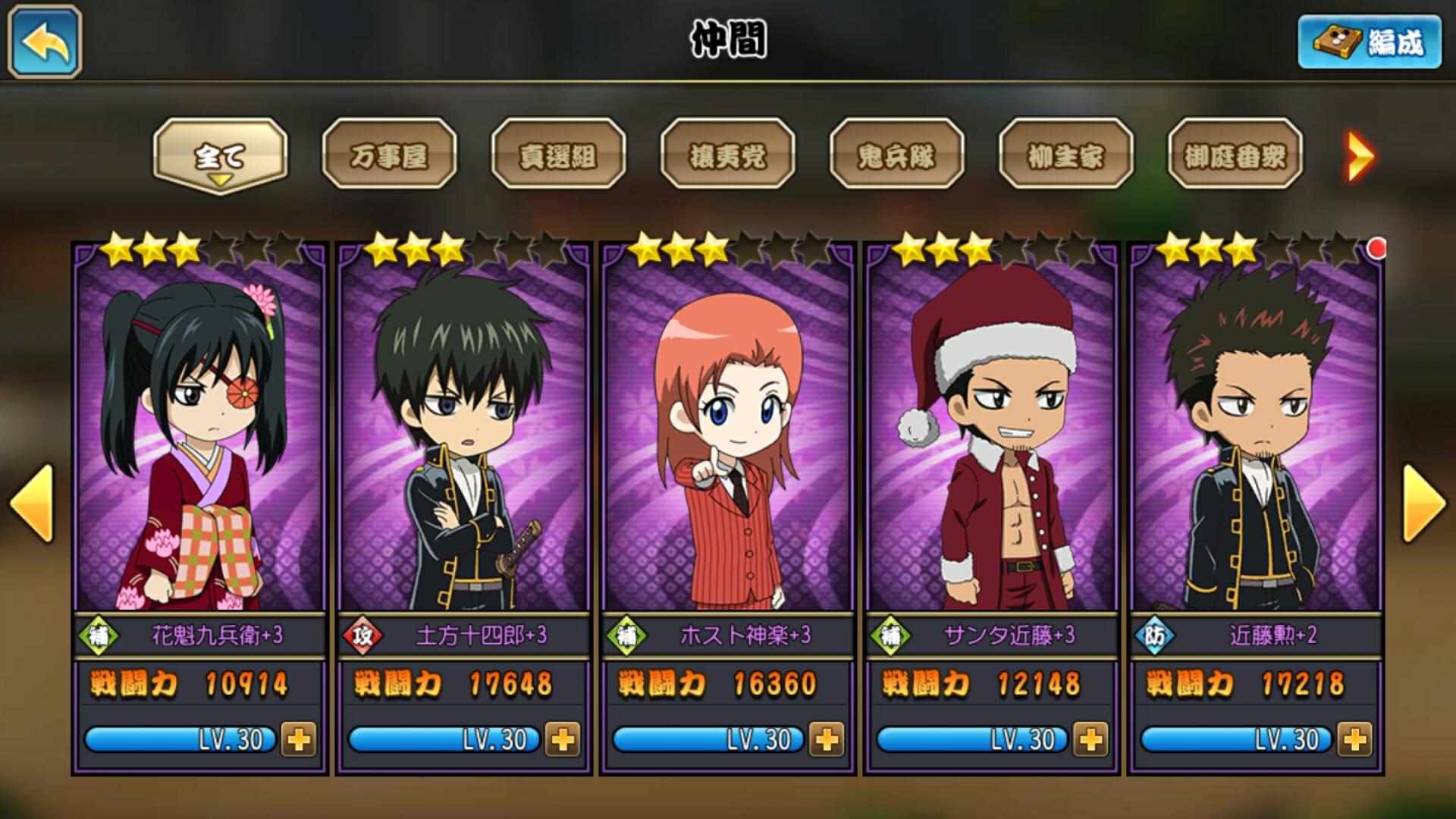Select the 全て filter tab
Screen dimensions: 1456x819
pyautogui.click(x=220, y=155)
